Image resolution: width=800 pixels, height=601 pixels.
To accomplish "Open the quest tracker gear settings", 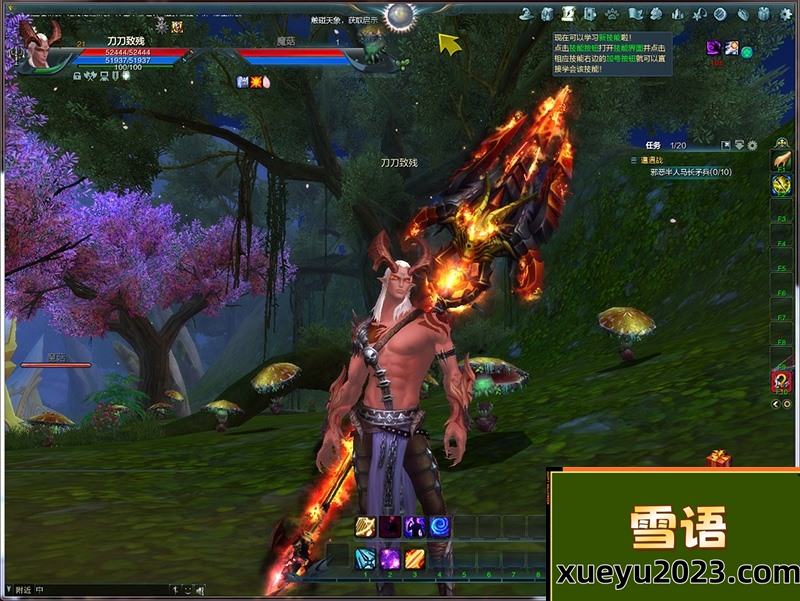I will click(x=752, y=146).
